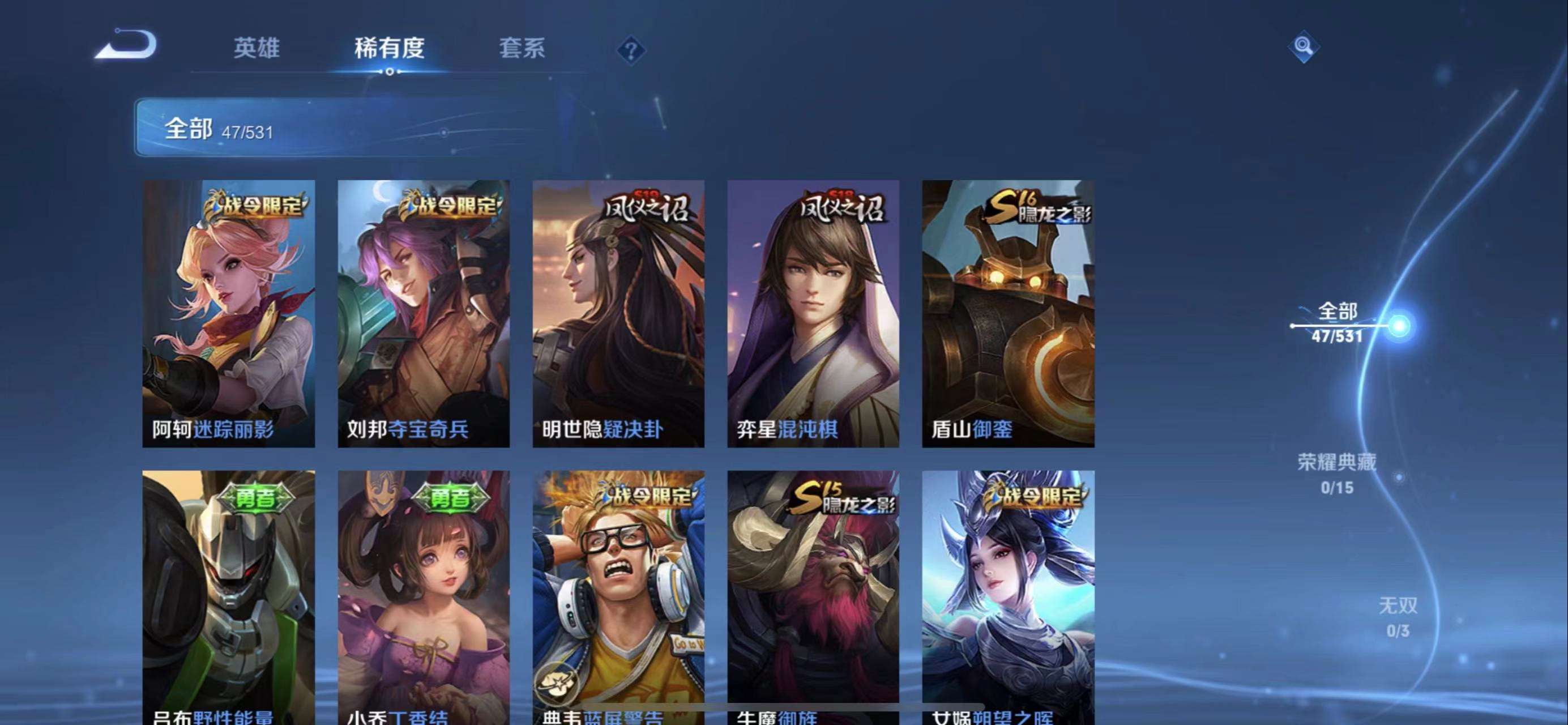Click the question mark help icon
The width and height of the screenshot is (1568, 725).
point(631,50)
